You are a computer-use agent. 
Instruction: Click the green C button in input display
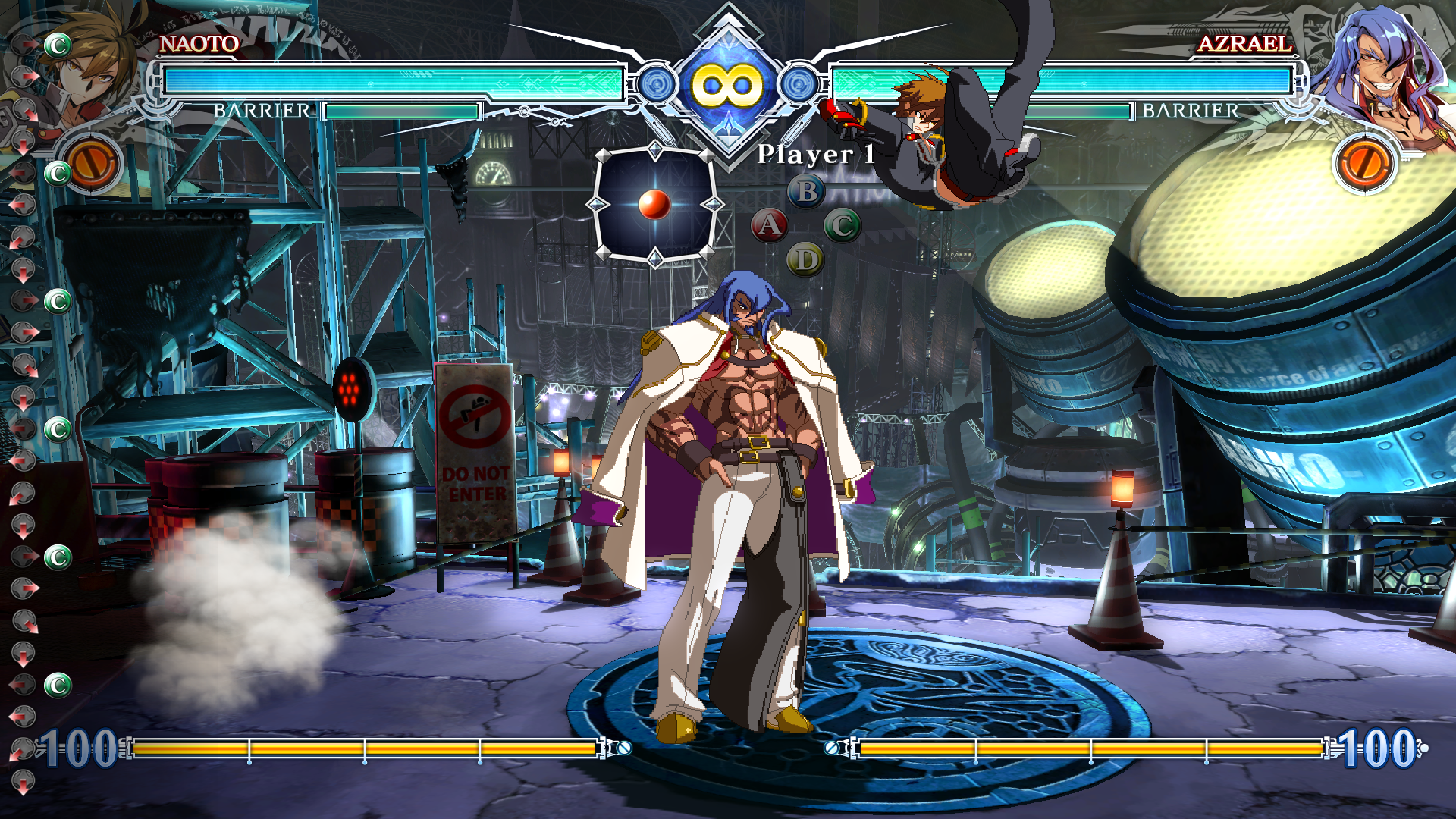[x=842, y=225]
